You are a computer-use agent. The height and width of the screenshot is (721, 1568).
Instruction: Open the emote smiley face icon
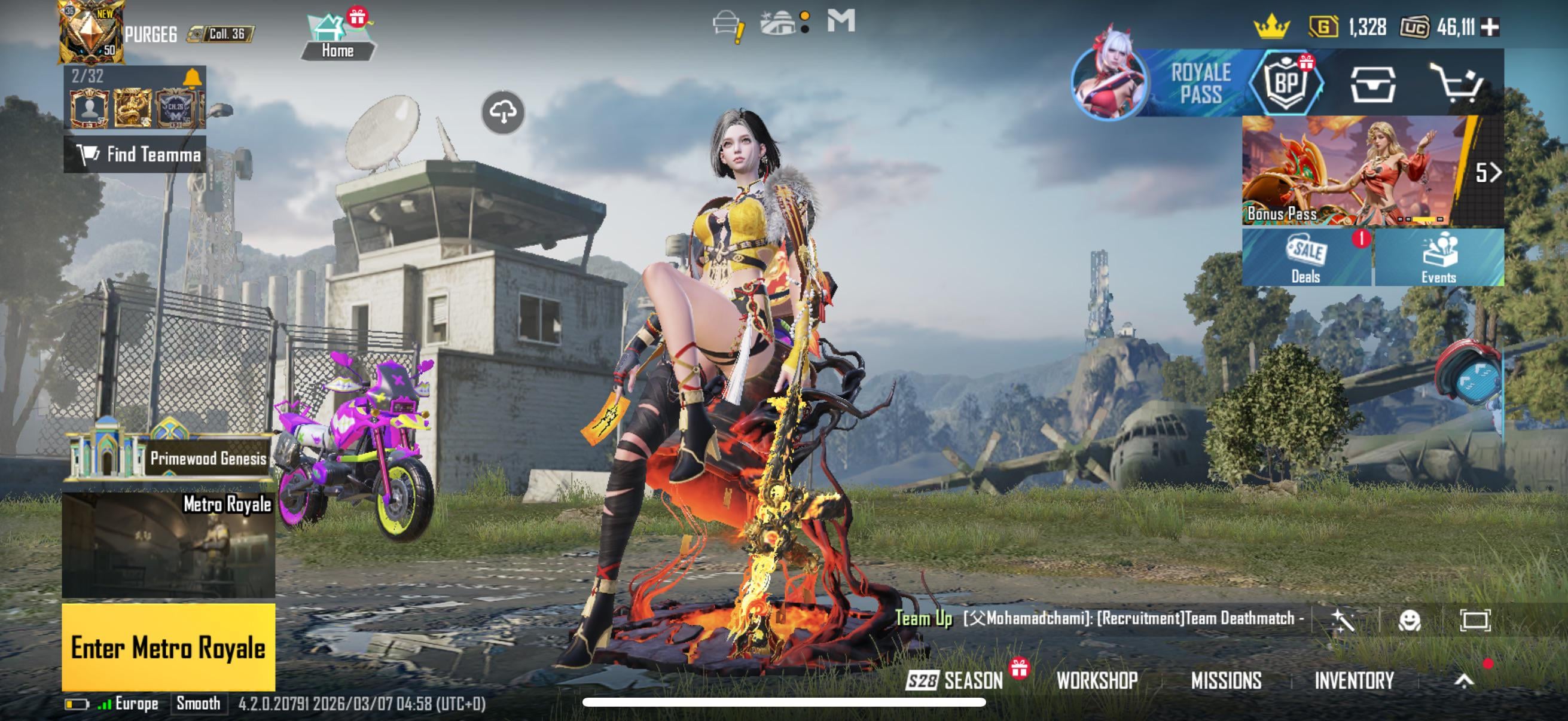(1409, 620)
